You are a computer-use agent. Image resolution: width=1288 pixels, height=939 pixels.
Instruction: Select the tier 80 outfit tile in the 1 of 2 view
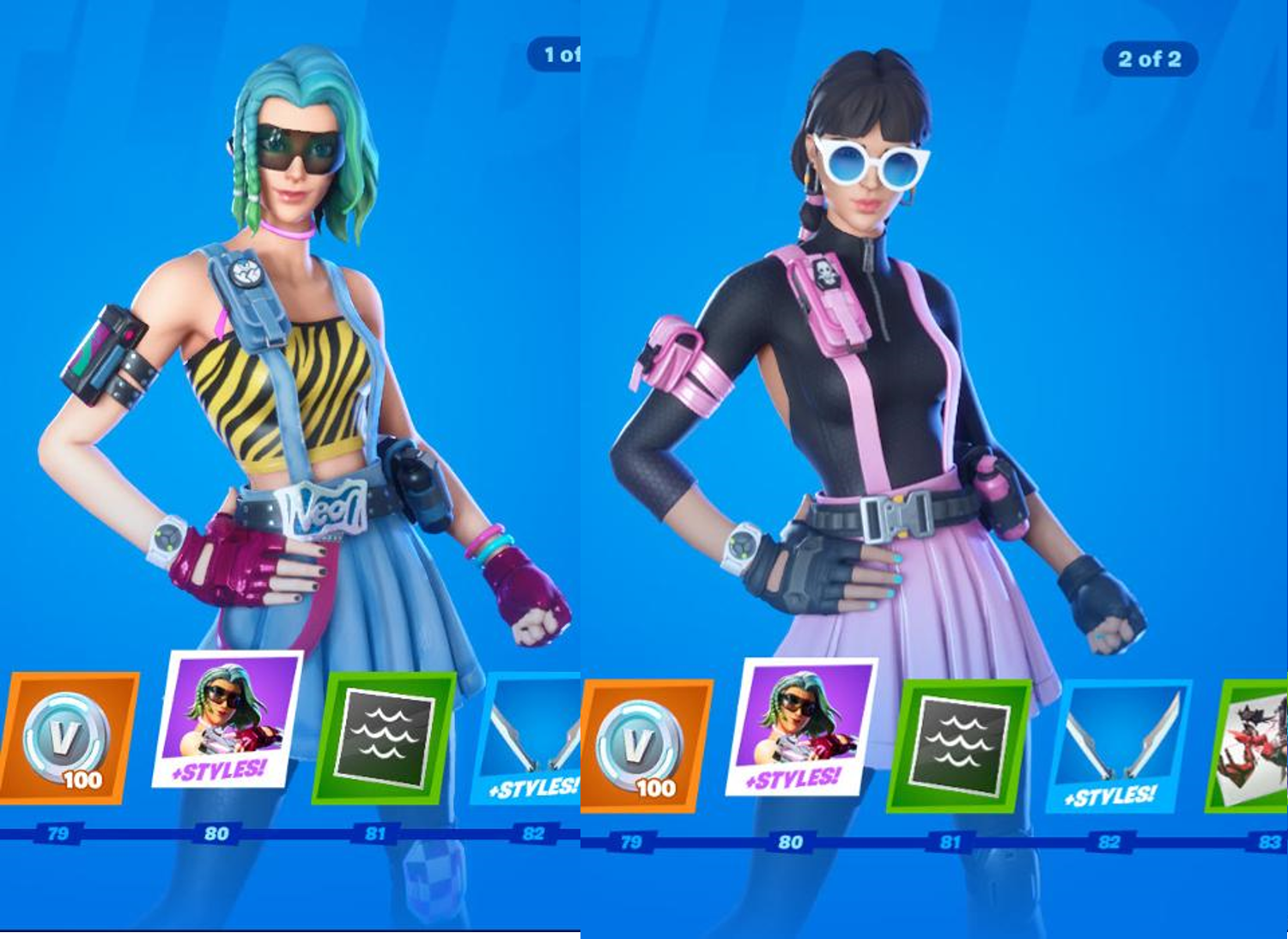[x=228, y=720]
